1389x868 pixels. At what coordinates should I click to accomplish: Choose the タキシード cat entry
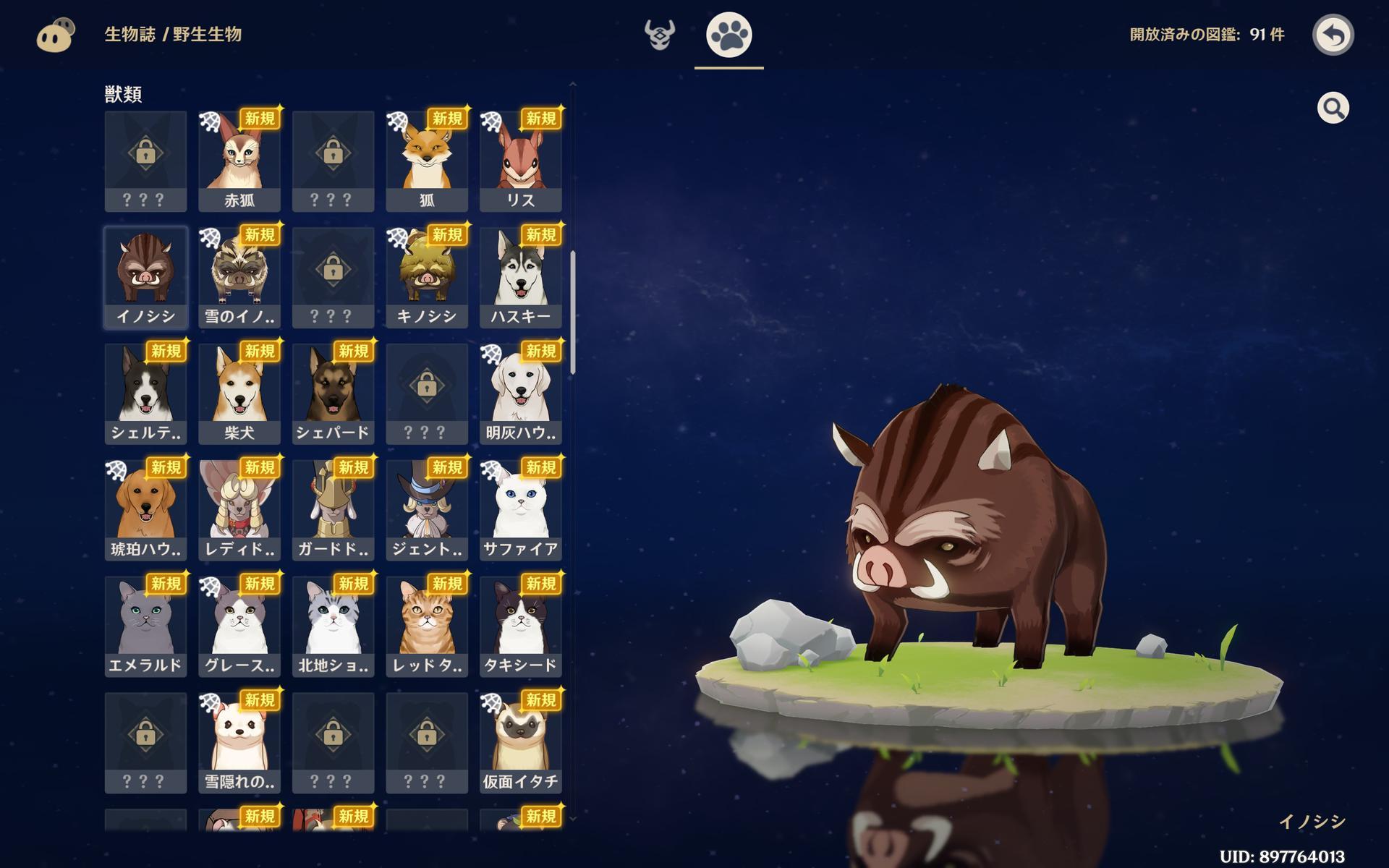pos(521,627)
